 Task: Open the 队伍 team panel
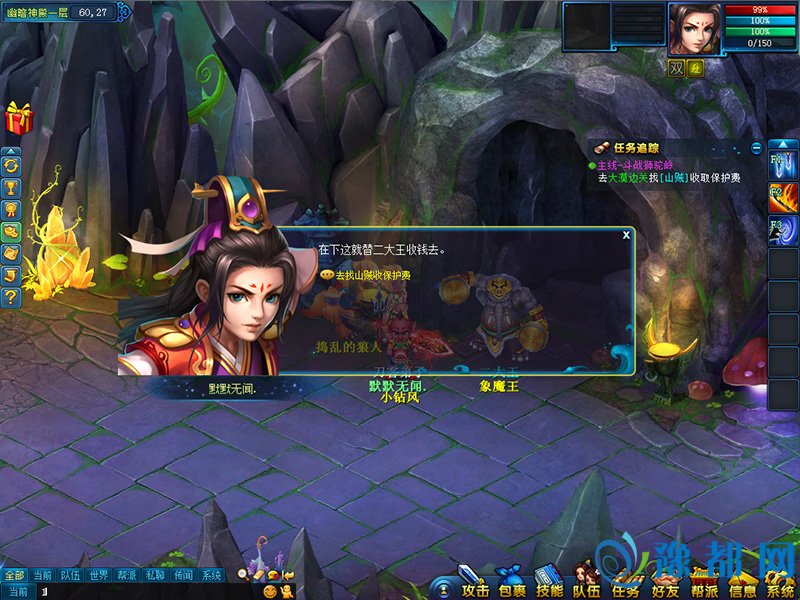tap(586, 584)
